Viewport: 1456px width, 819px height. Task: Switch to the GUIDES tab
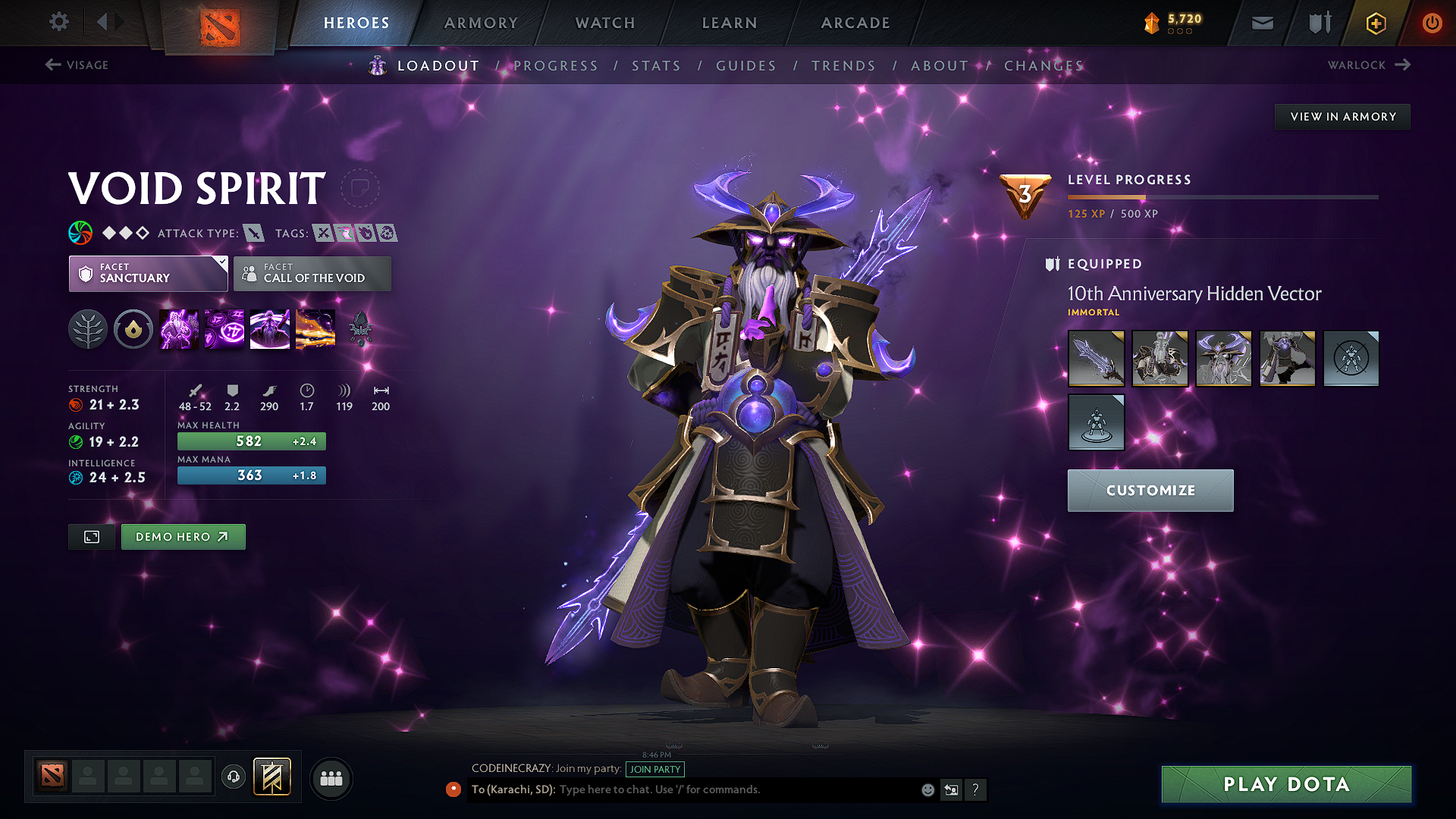745,66
